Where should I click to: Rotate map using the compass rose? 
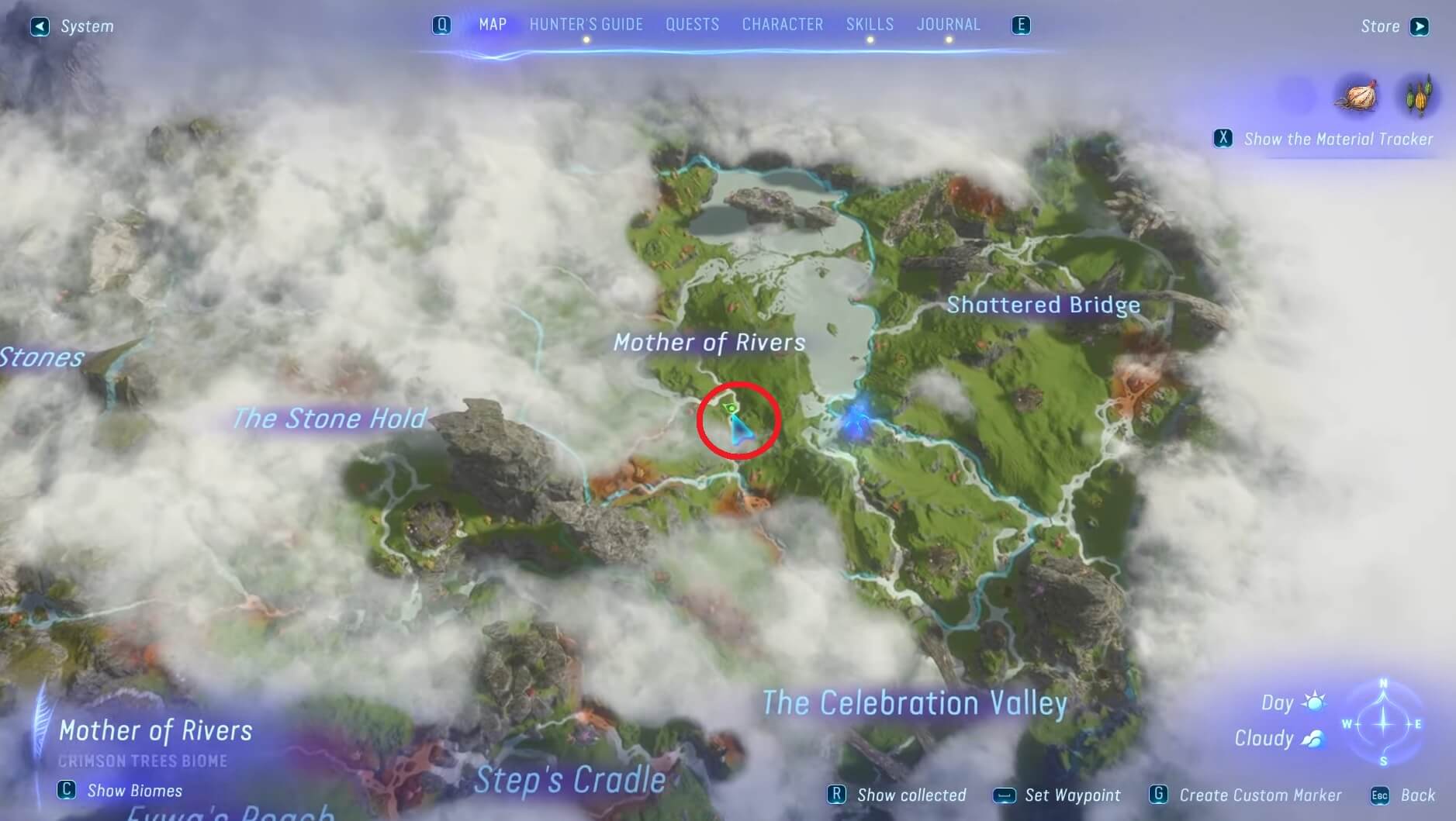coord(1383,722)
